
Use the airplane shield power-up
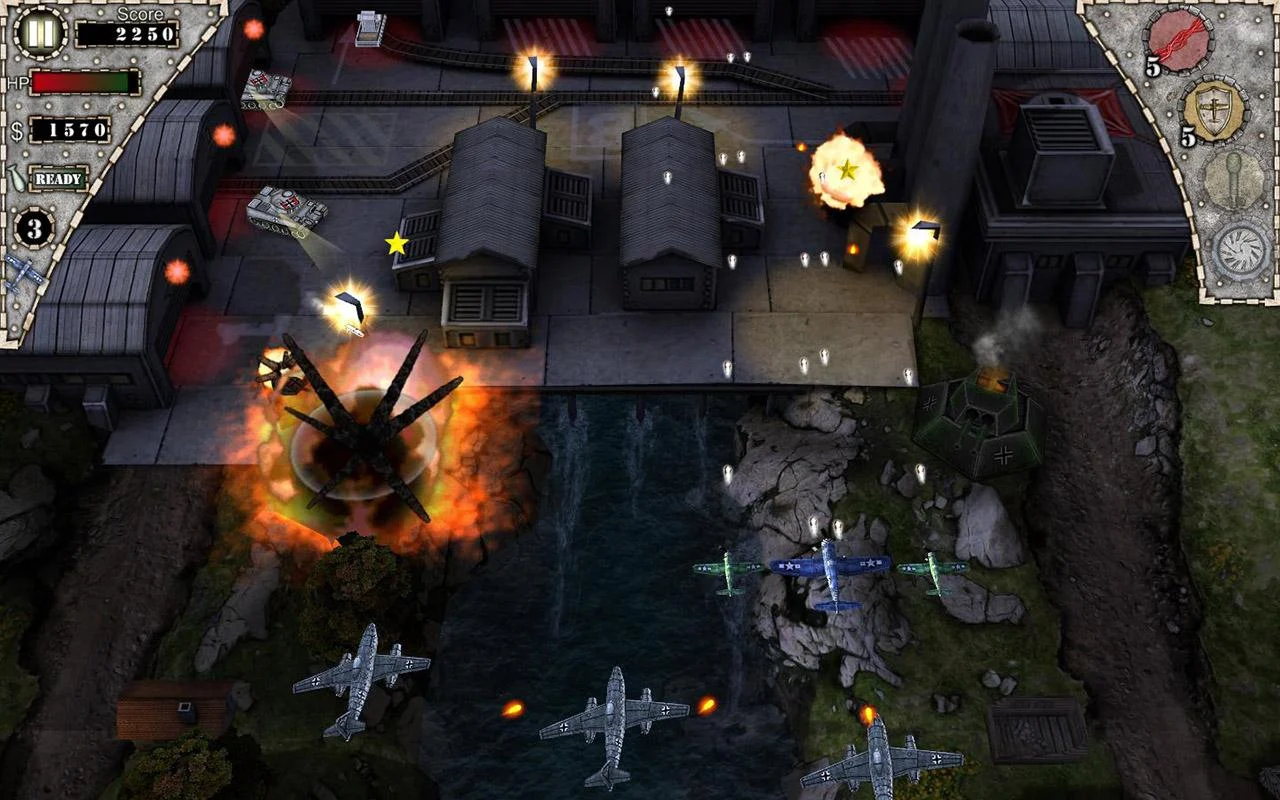(x=1214, y=109)
